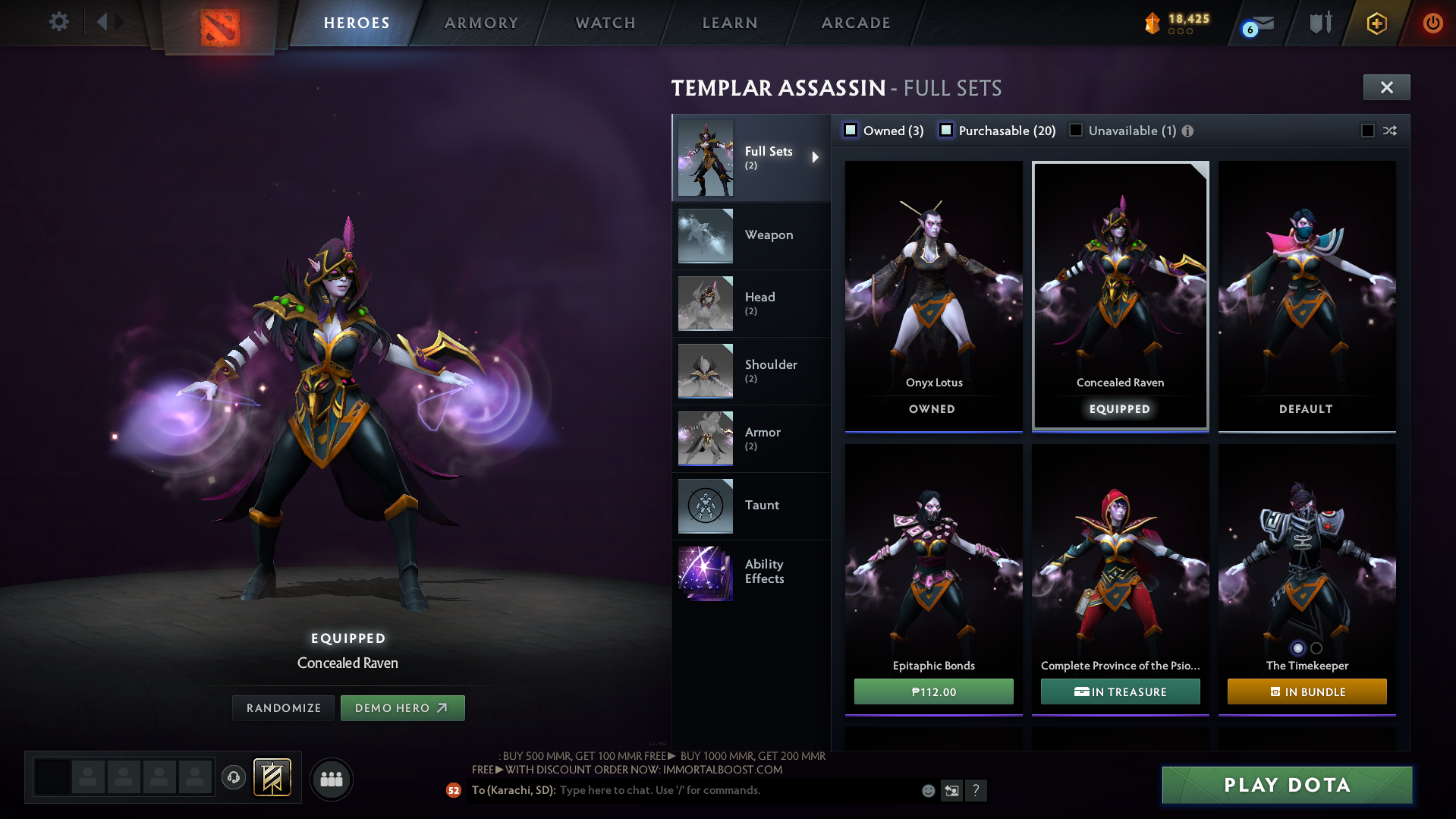The image size is (1456, 819).
Task: Open the Weapon slot section
Action: coord(769,235)
